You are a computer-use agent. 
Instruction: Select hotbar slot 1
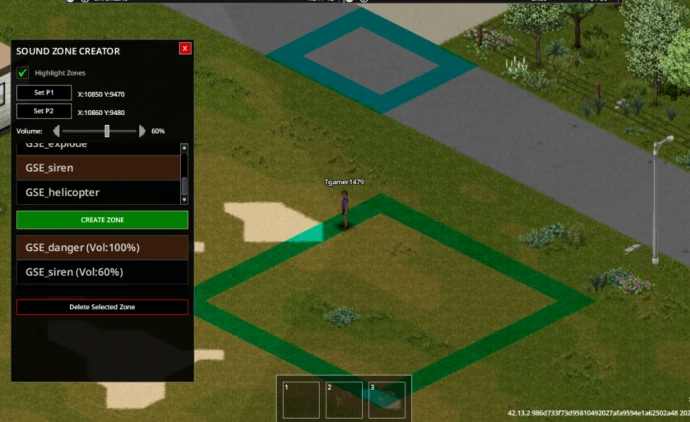(x=301, y=399)
